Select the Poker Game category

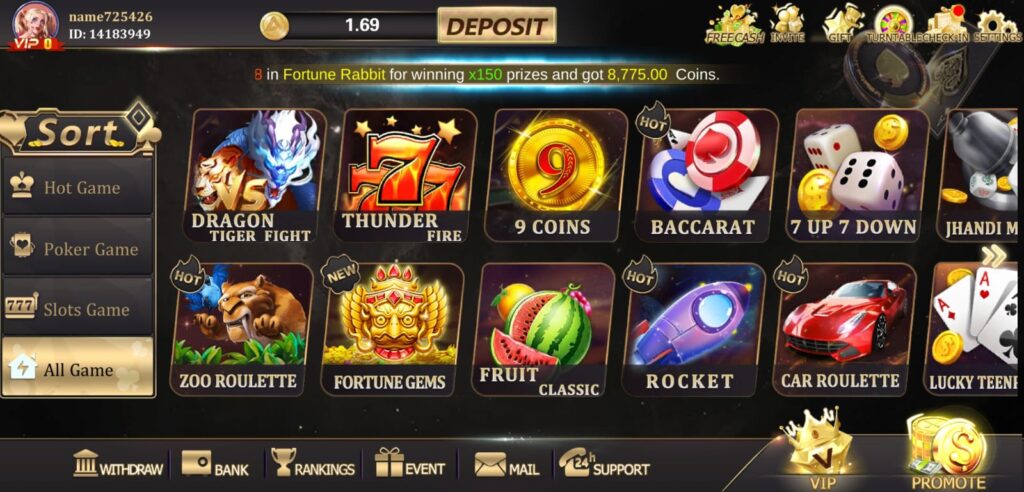click(78, 248)
